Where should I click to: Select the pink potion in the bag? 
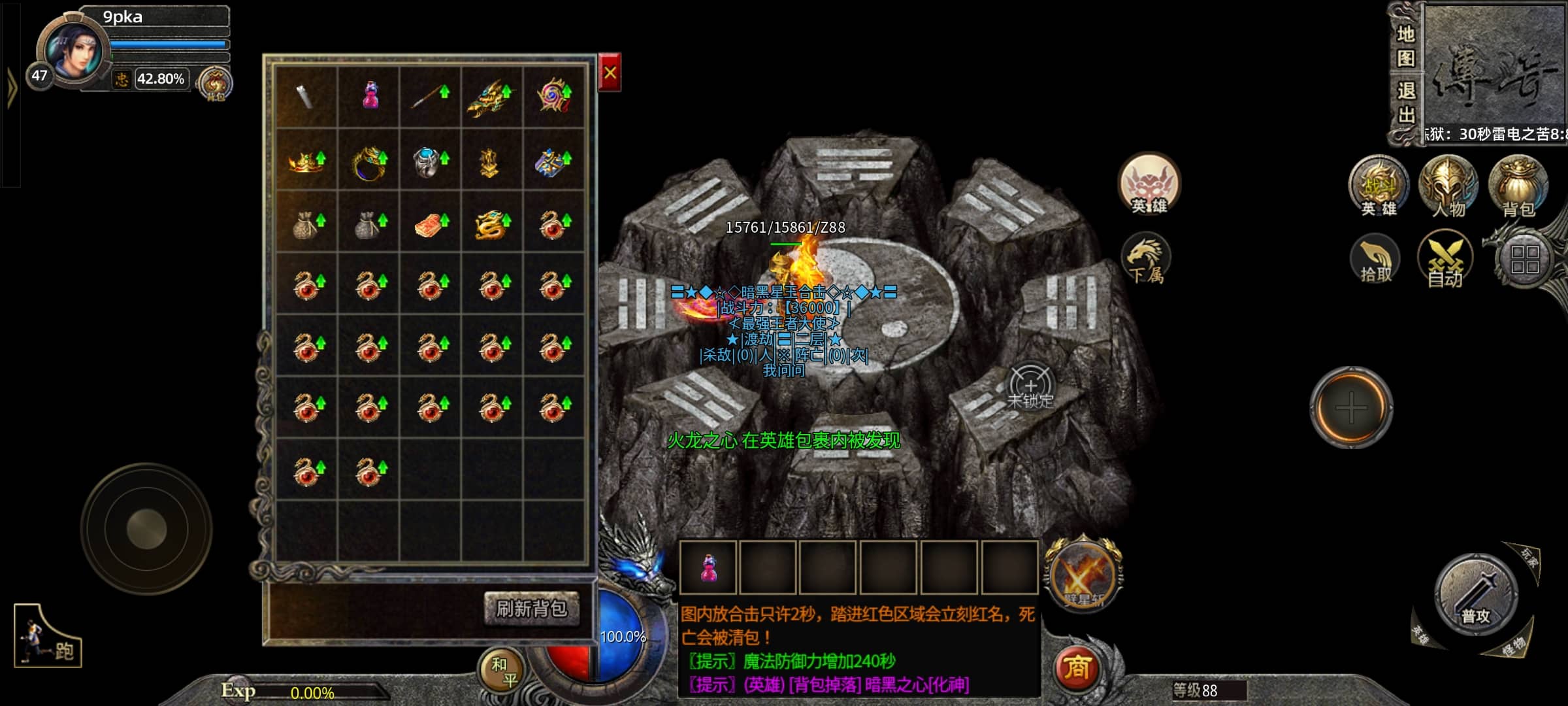point(370,95)
